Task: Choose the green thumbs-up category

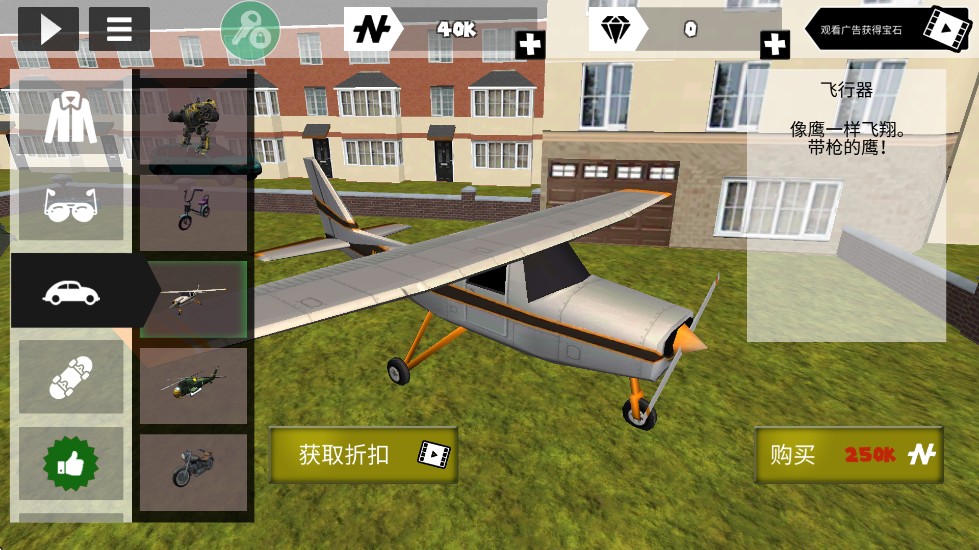Action: (x=70, y=463)
